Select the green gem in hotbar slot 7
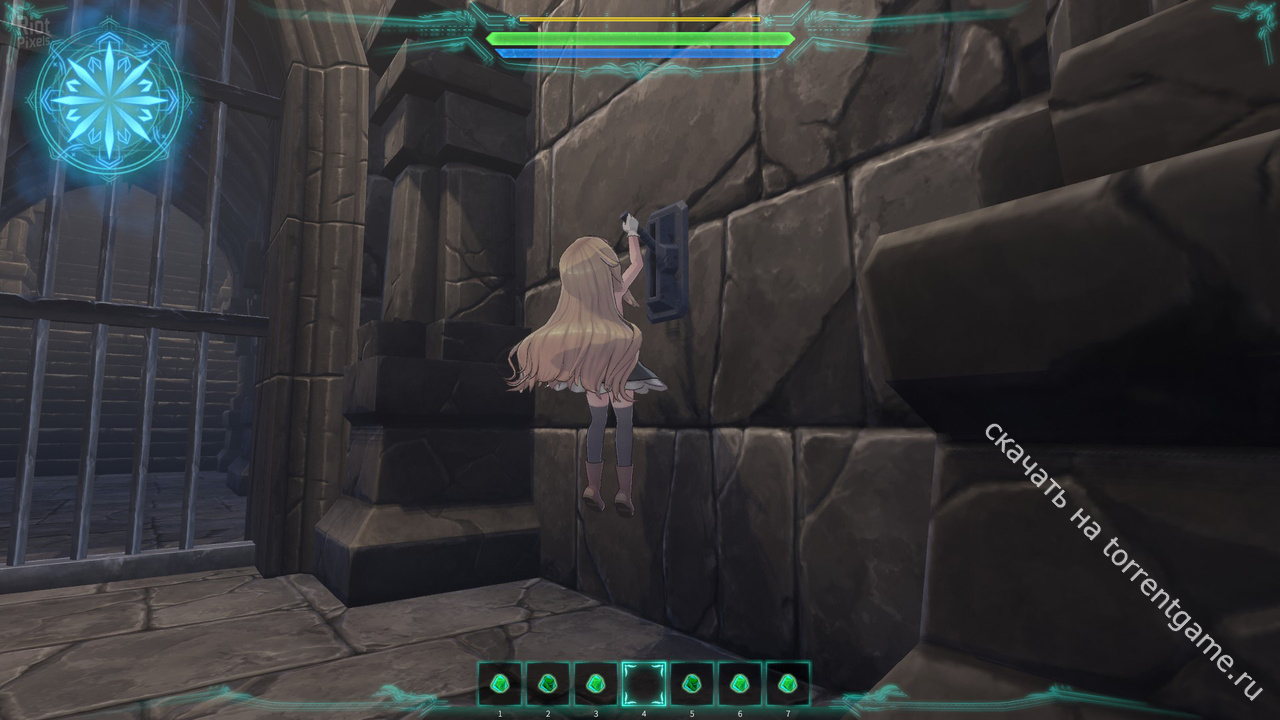The height and width of the screenshot is (720, 1280). pyautogui.click(x=788, y=685)
